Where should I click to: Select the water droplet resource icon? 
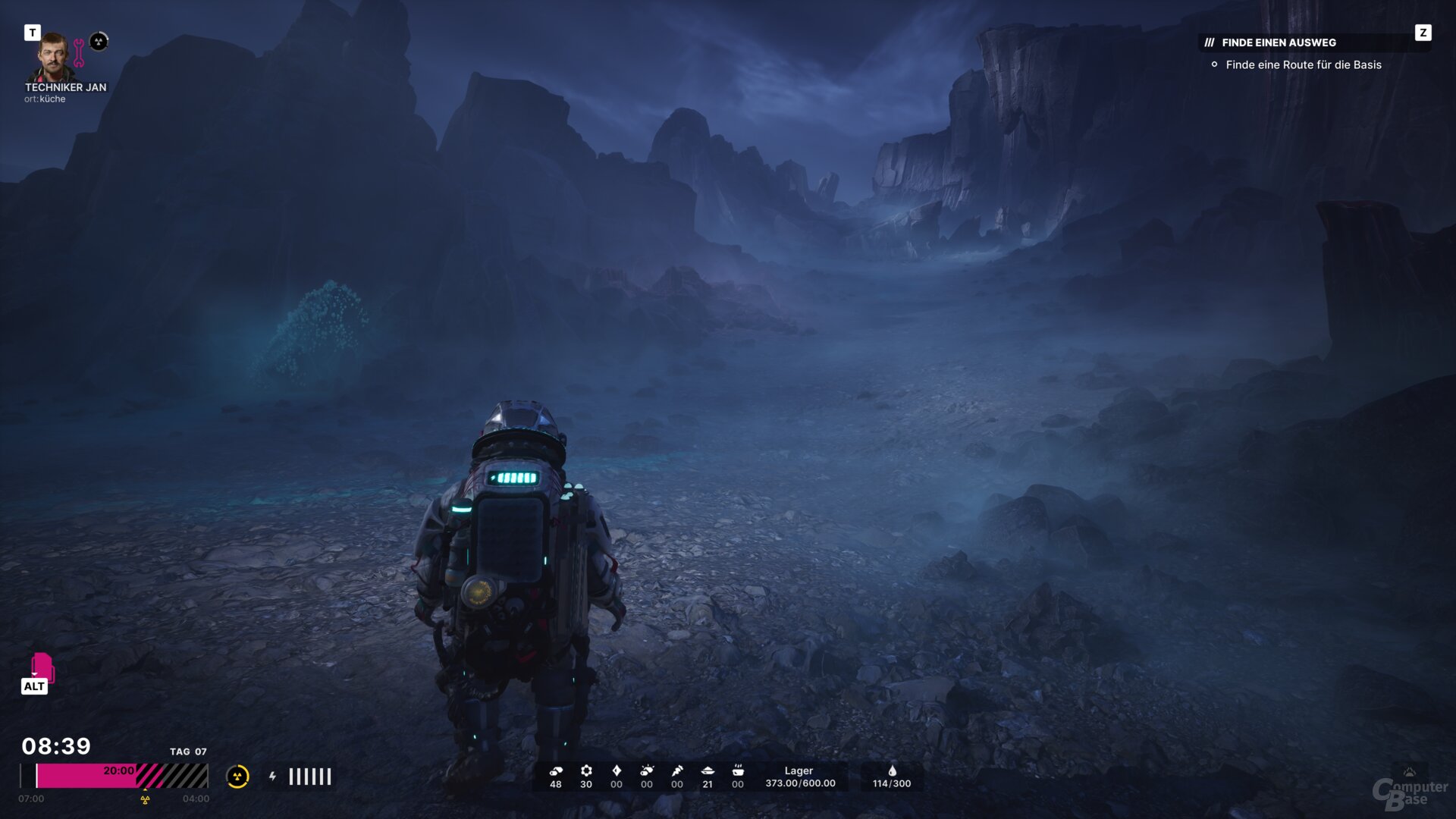click(x=892, y=770)
